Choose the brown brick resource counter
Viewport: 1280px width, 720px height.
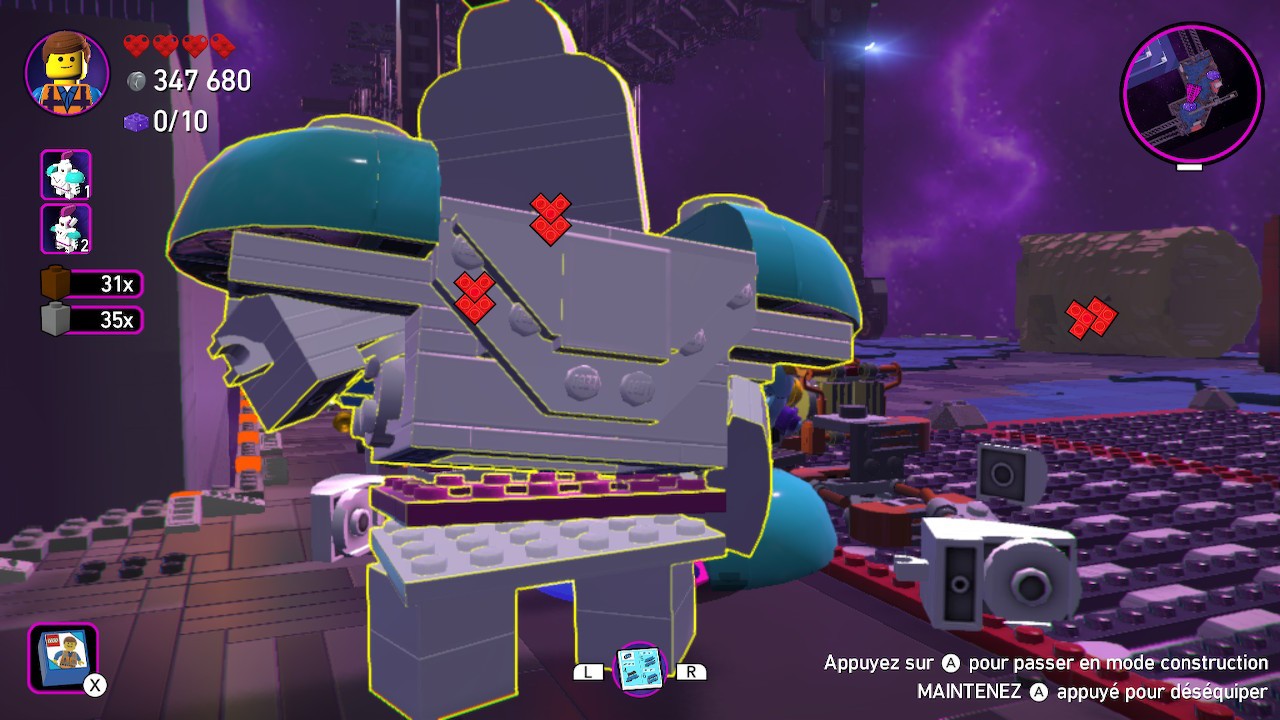(92, 284)
